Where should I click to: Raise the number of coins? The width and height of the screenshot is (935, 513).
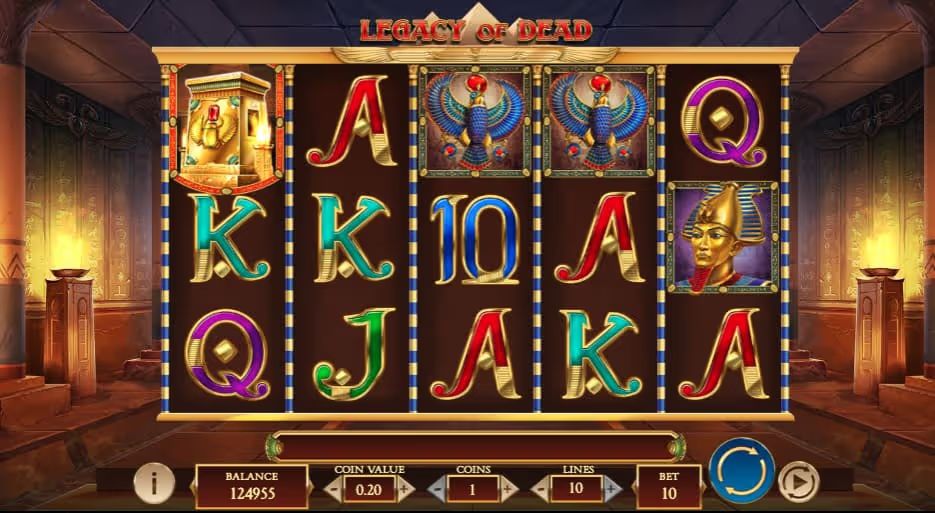pos(508,489)
